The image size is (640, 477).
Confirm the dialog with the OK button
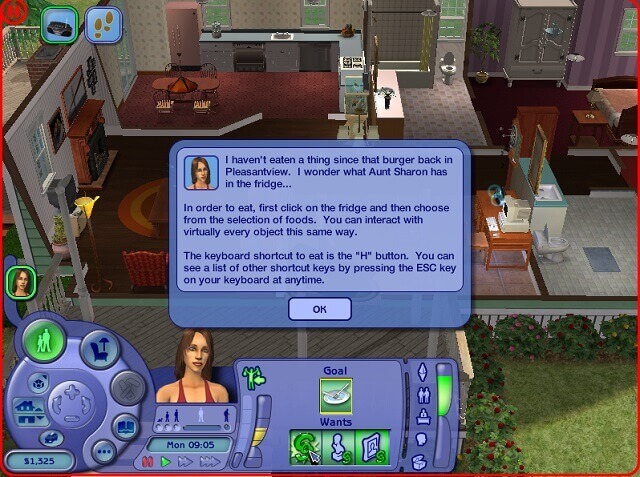[319, 309]
